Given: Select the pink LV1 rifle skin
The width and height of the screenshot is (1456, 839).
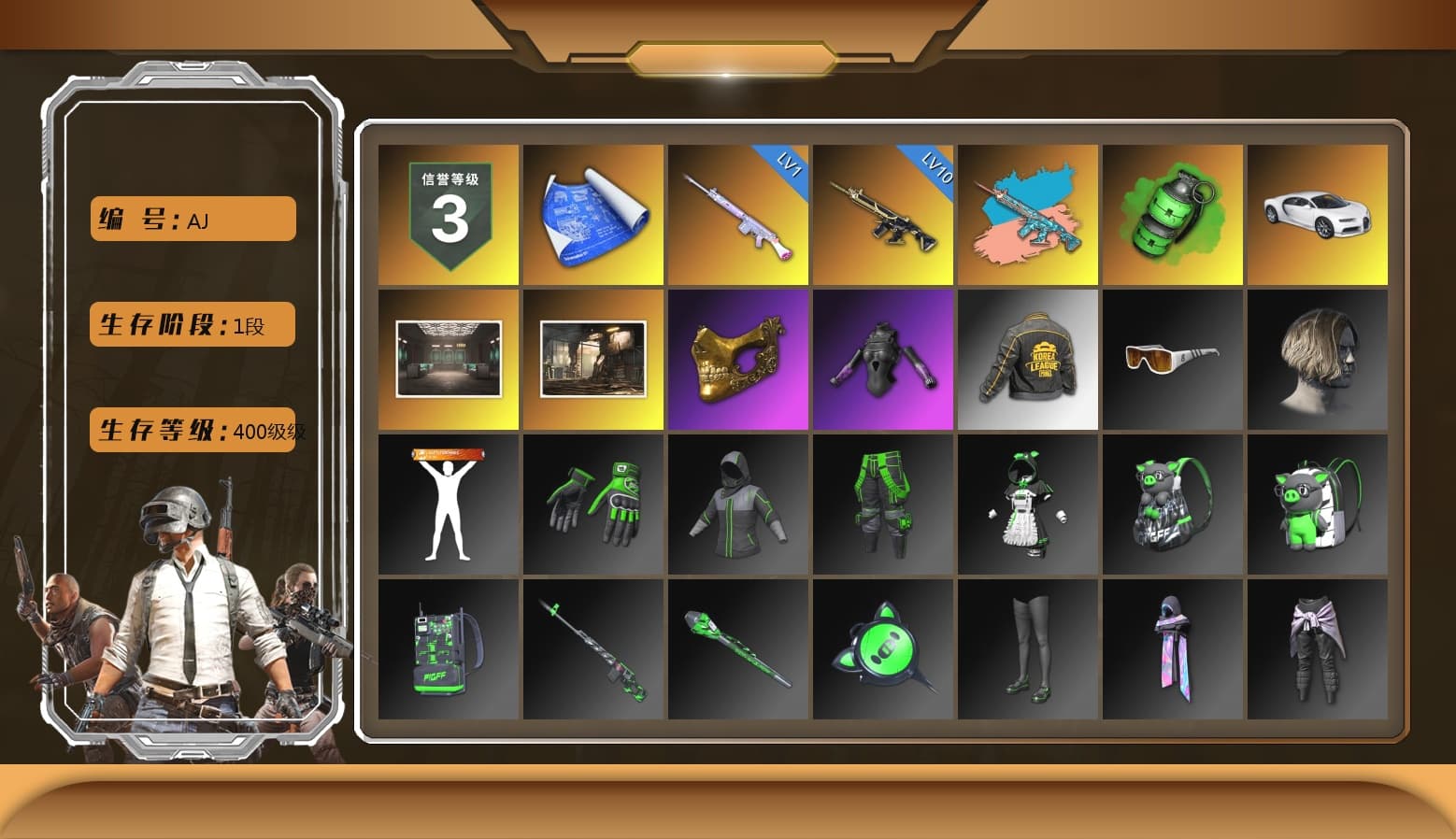Looking at the screenshot, I should 737,214.
